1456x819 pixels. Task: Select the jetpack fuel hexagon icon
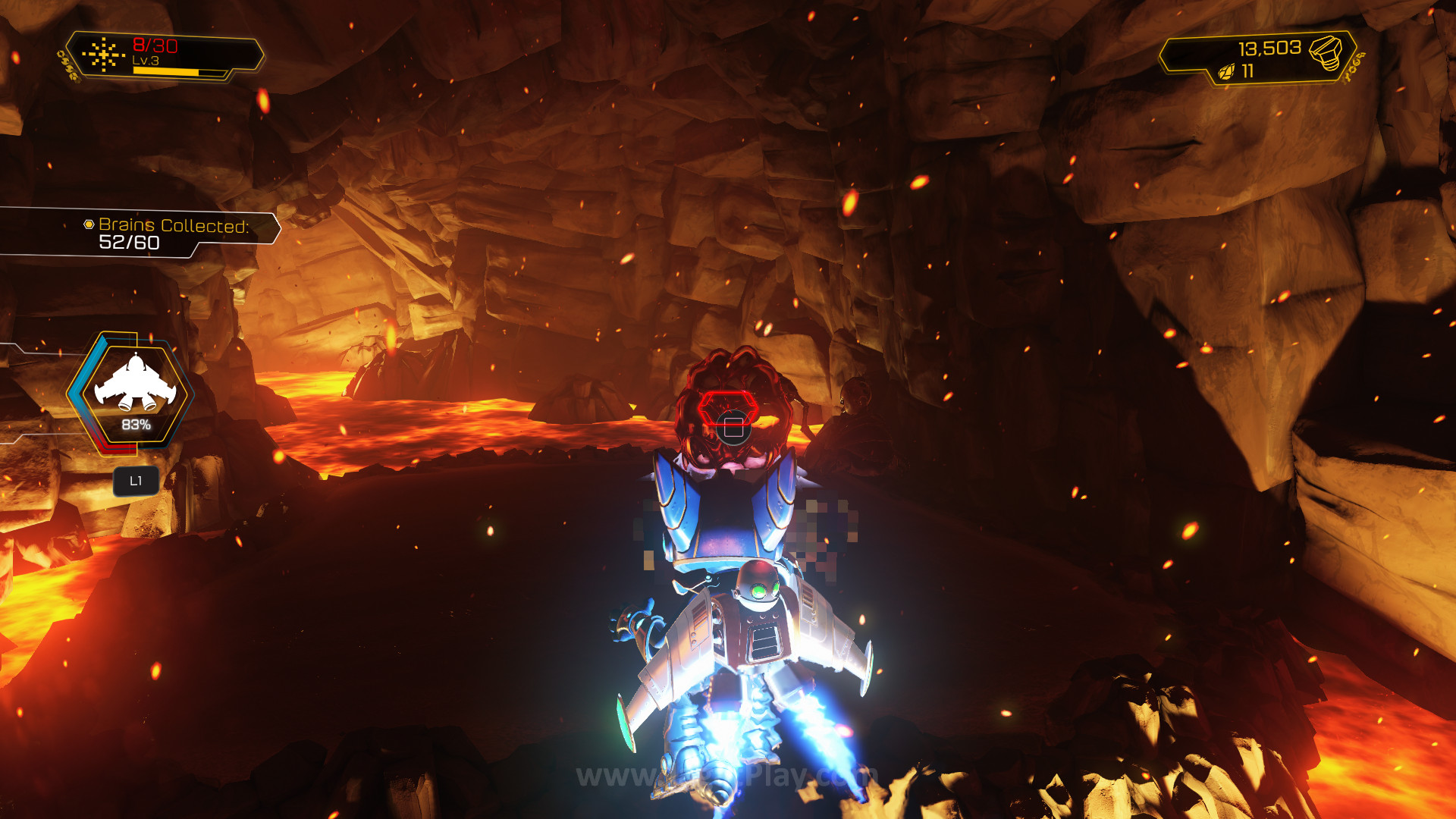(x=135, y=391)
